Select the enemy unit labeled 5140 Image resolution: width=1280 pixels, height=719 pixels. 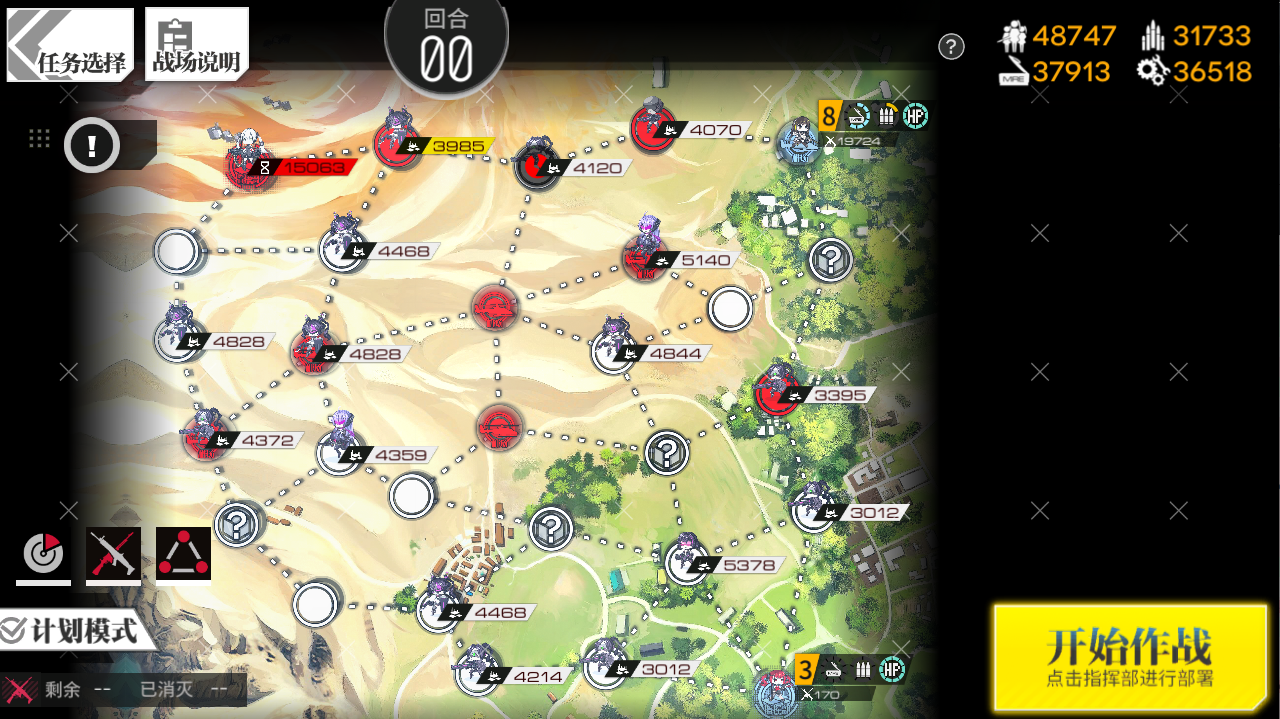[x=645, y=258]
